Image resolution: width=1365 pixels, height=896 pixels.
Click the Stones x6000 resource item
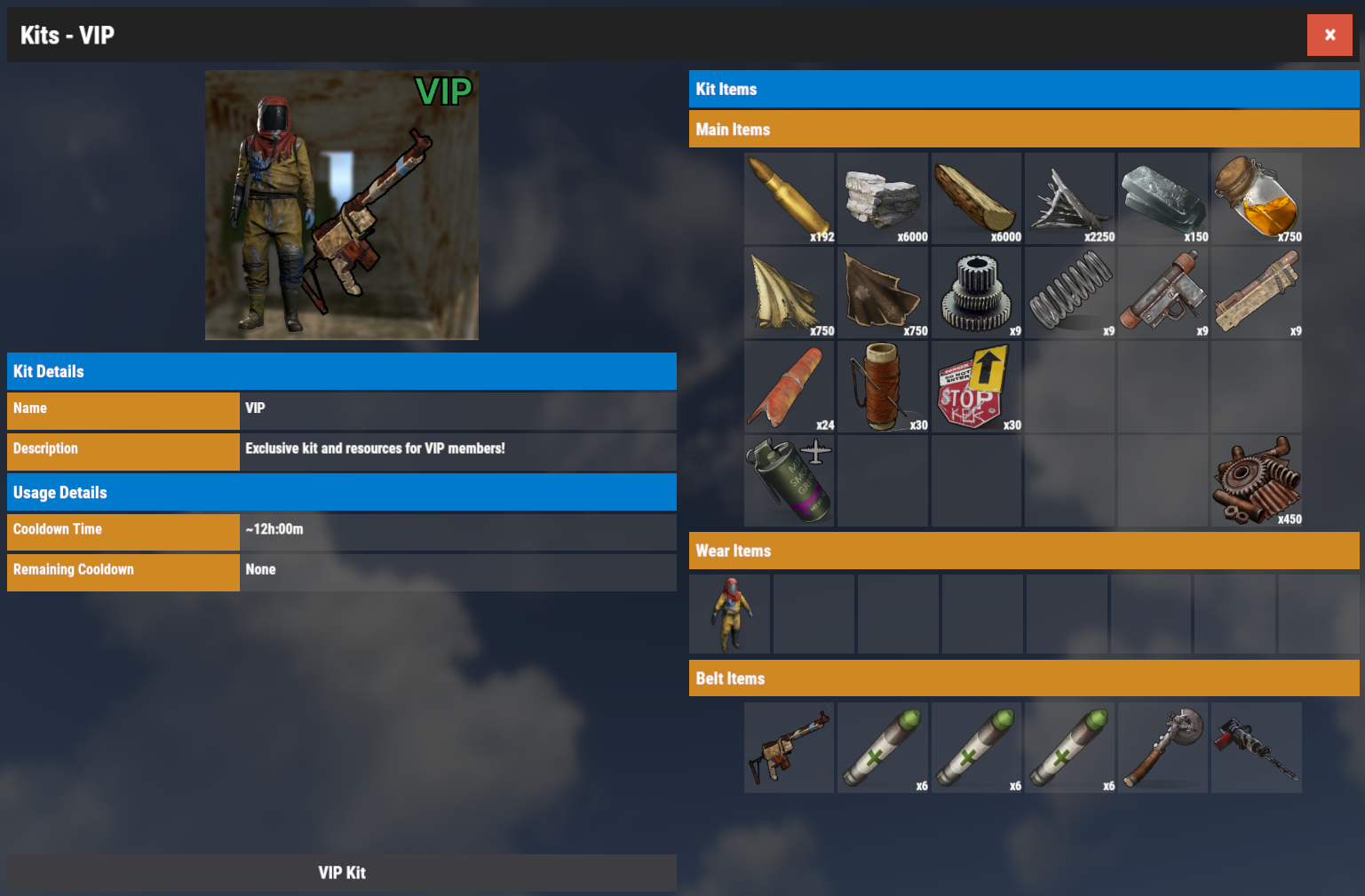[883, 198]
